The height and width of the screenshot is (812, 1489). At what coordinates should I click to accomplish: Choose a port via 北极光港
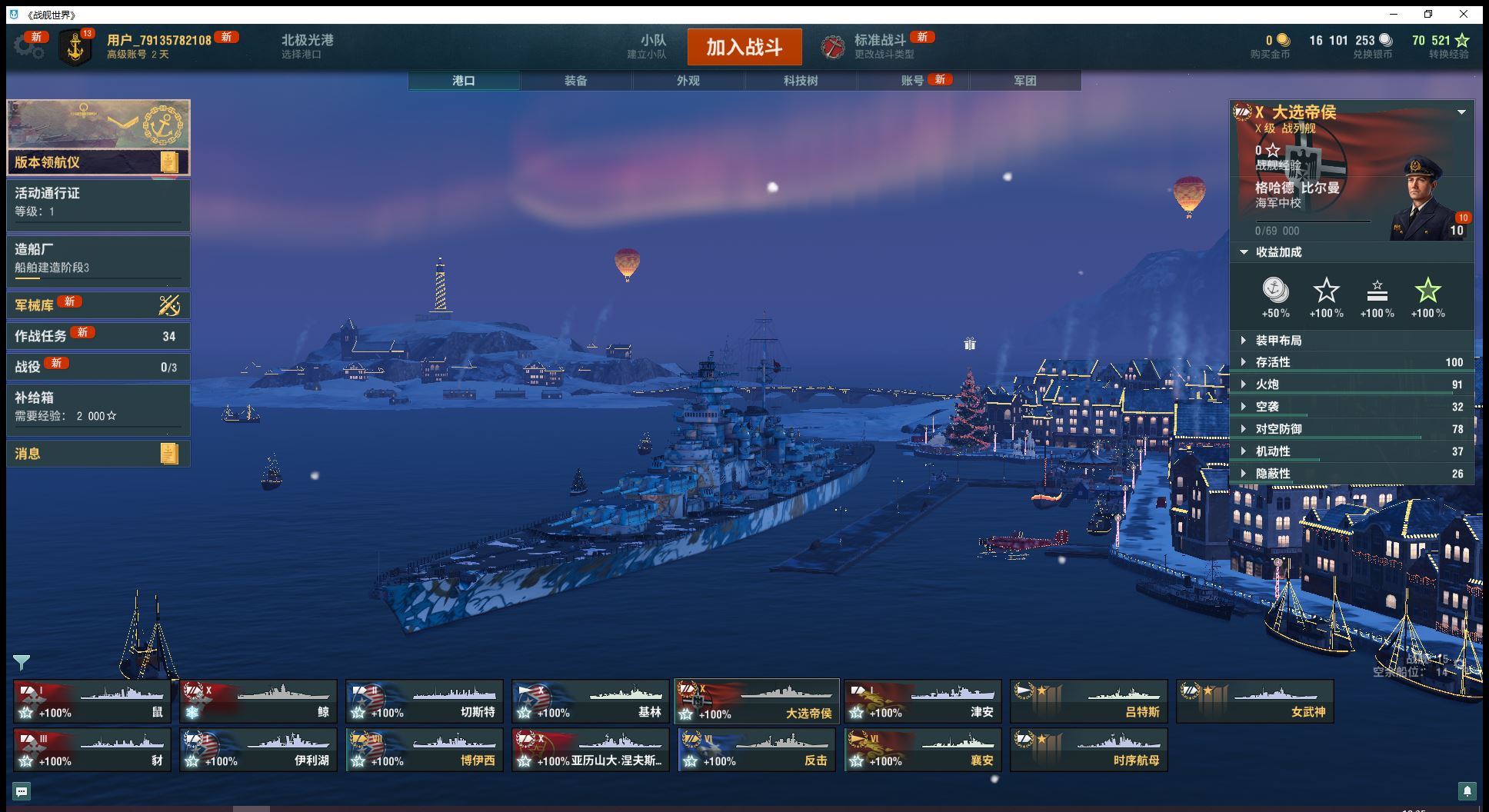pos(307,46)
